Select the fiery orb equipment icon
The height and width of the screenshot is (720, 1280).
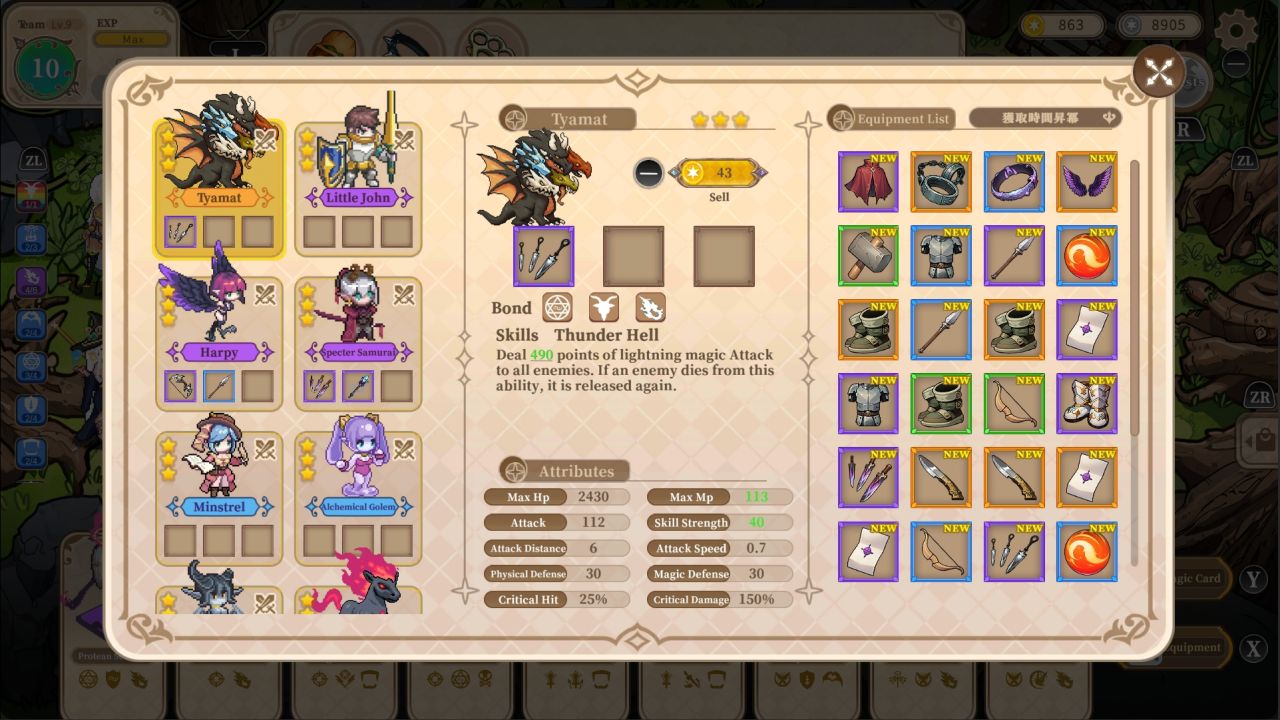[x=1087, y=255]
